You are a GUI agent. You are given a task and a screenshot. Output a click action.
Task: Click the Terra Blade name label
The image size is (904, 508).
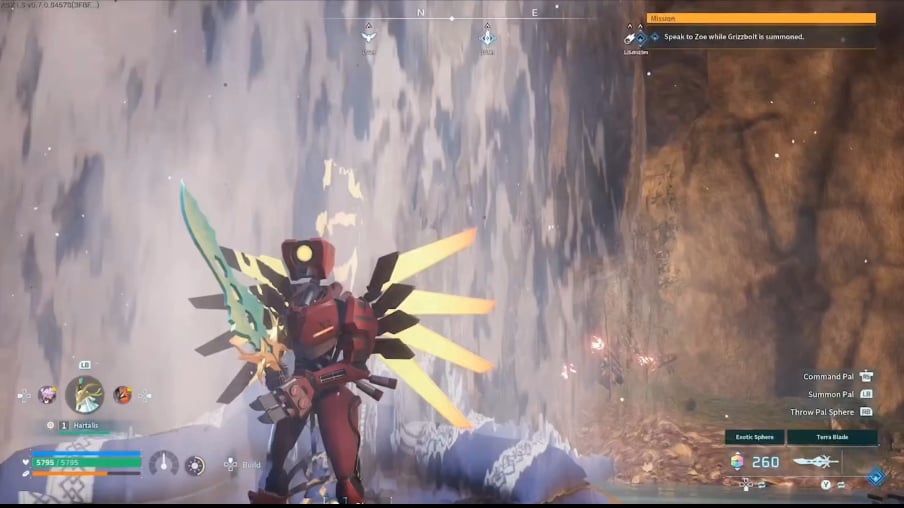pos(832,437)
